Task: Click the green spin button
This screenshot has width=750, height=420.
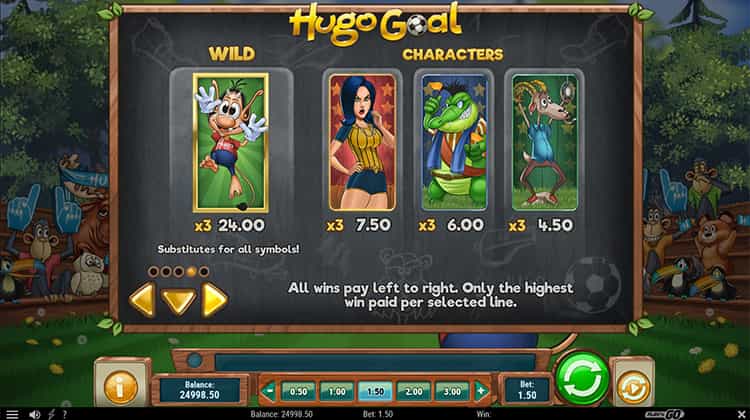Action: [582, 379]
